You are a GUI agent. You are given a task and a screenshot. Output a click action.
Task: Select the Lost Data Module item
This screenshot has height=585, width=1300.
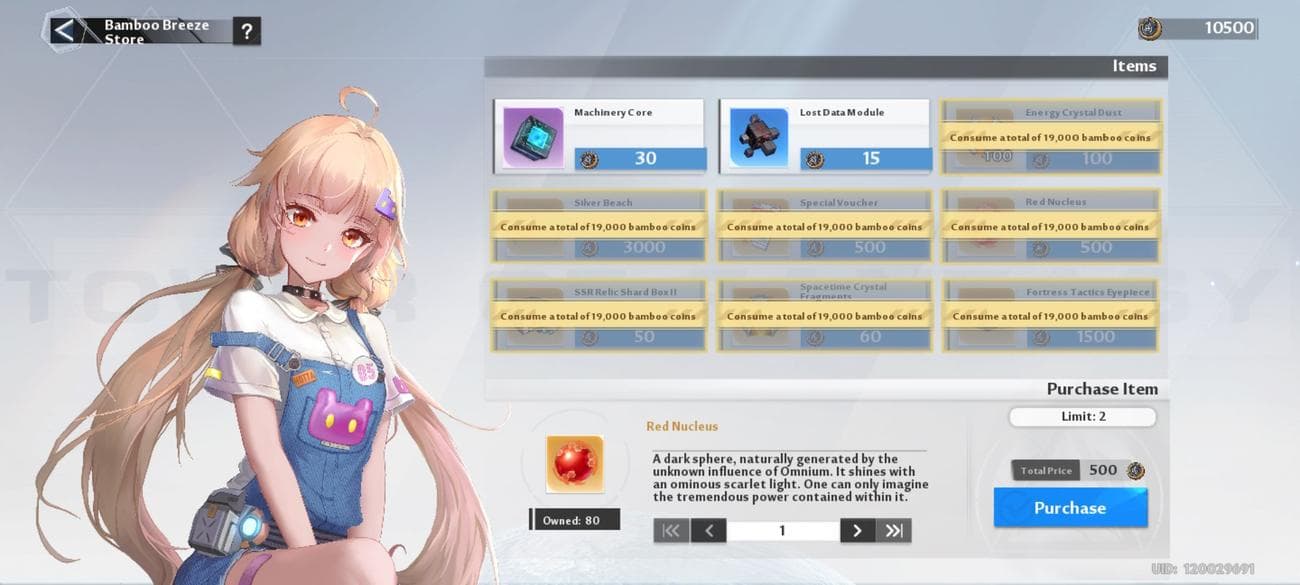point(824,136)
